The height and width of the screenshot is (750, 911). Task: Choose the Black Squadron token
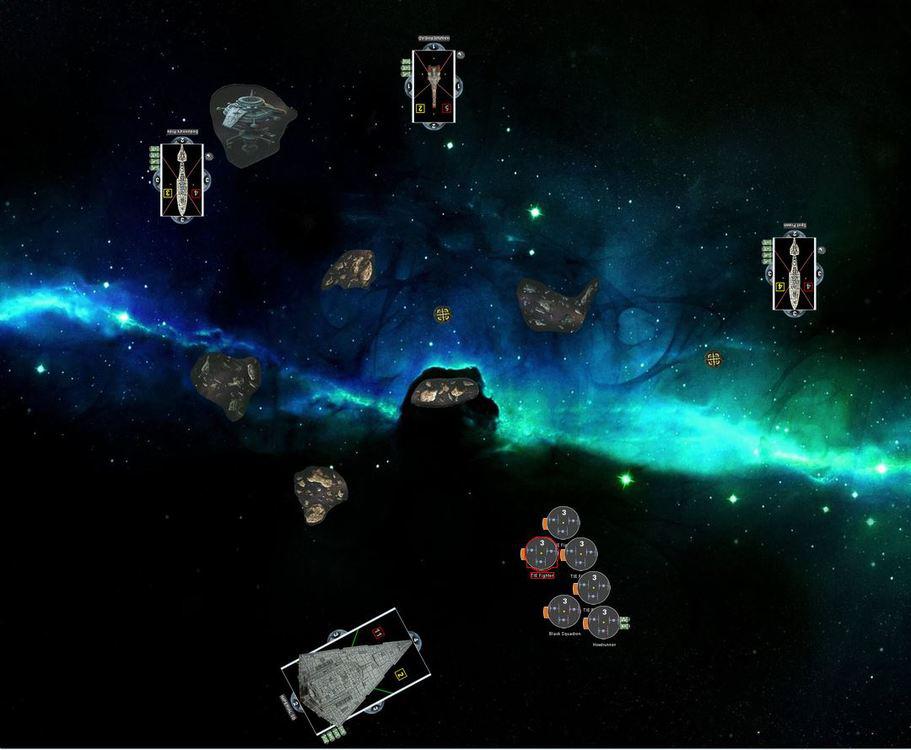pos(563,611)
